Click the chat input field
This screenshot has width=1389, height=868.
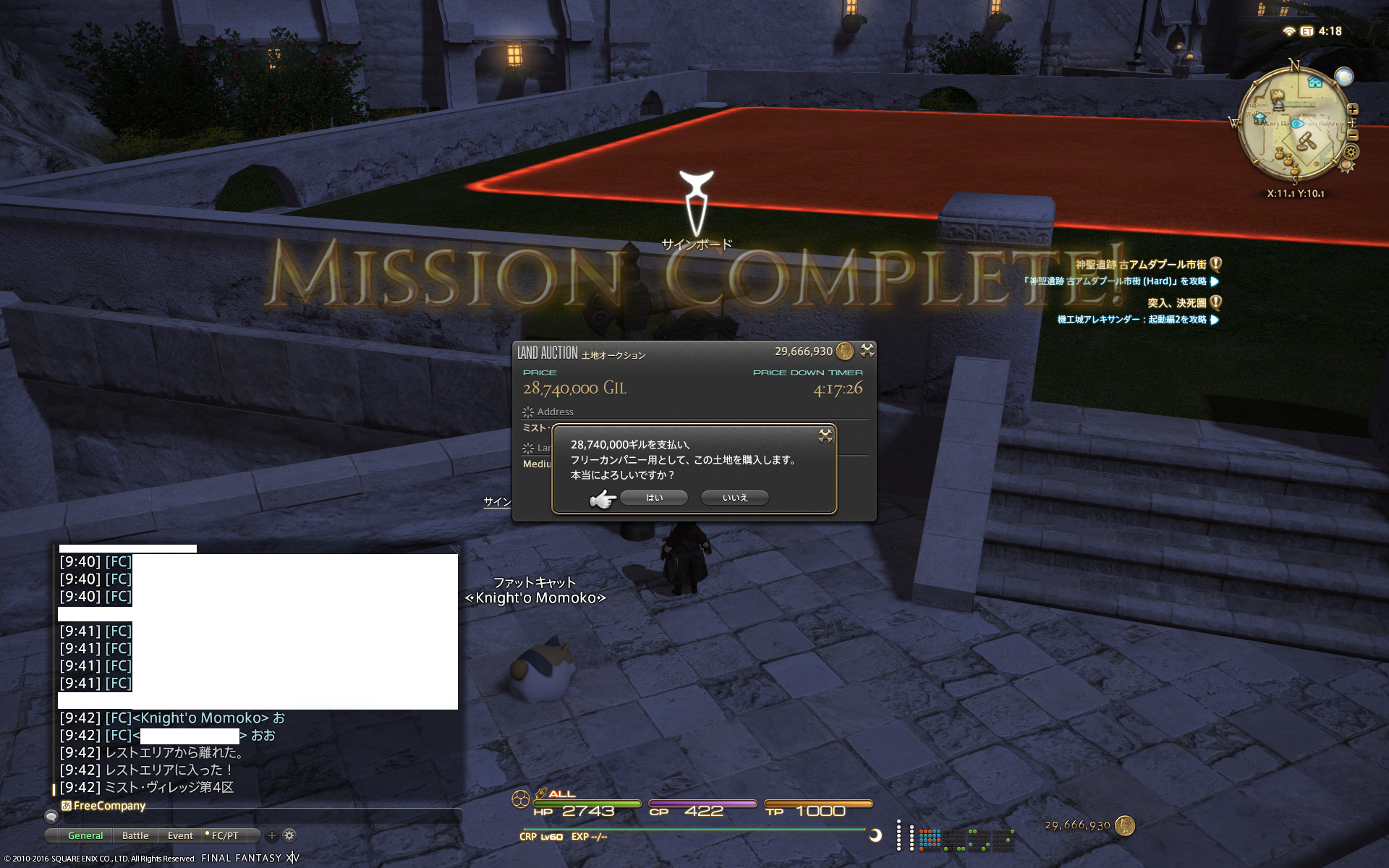tap(260, 816)
